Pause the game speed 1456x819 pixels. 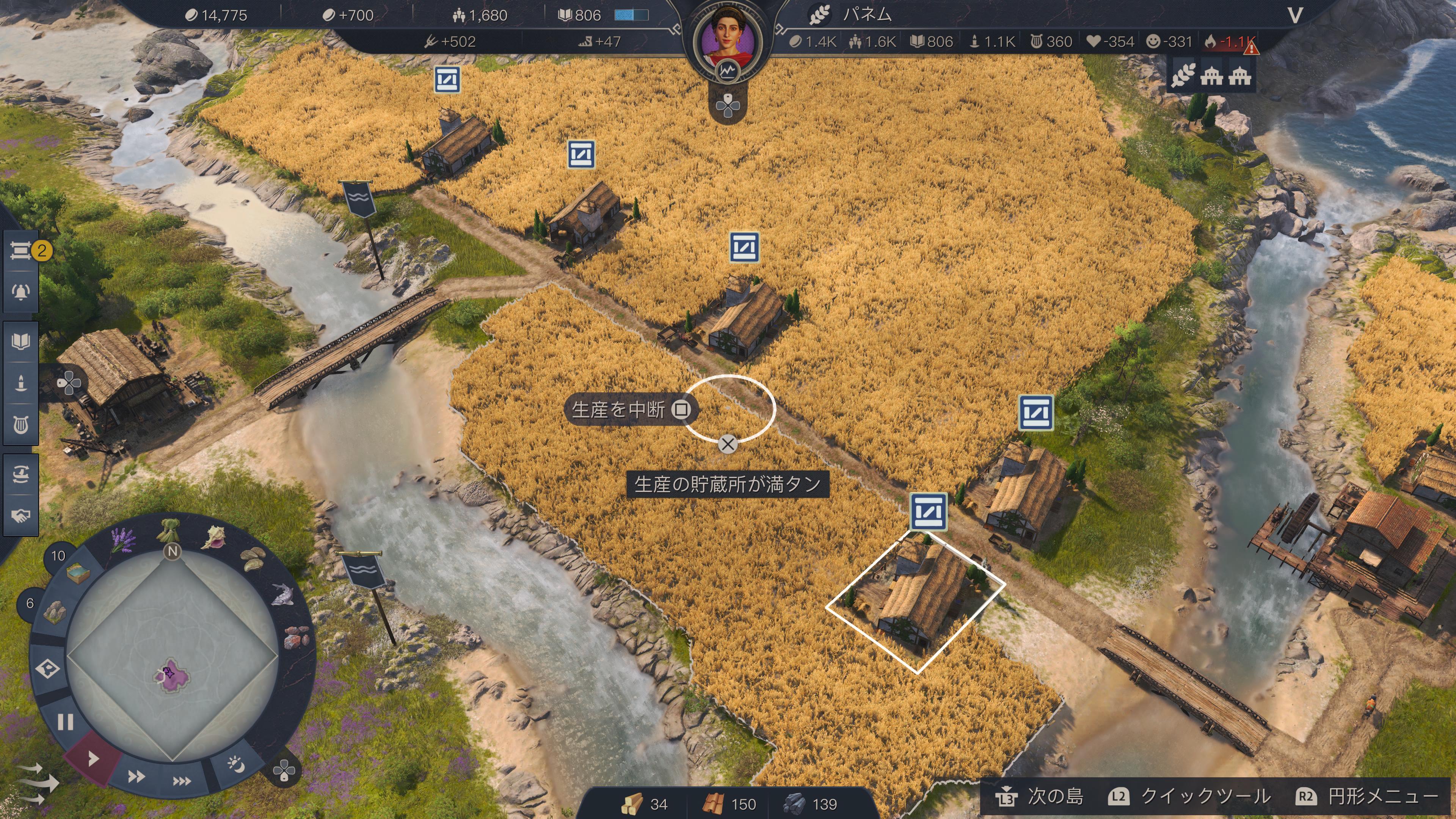point(66,722)
